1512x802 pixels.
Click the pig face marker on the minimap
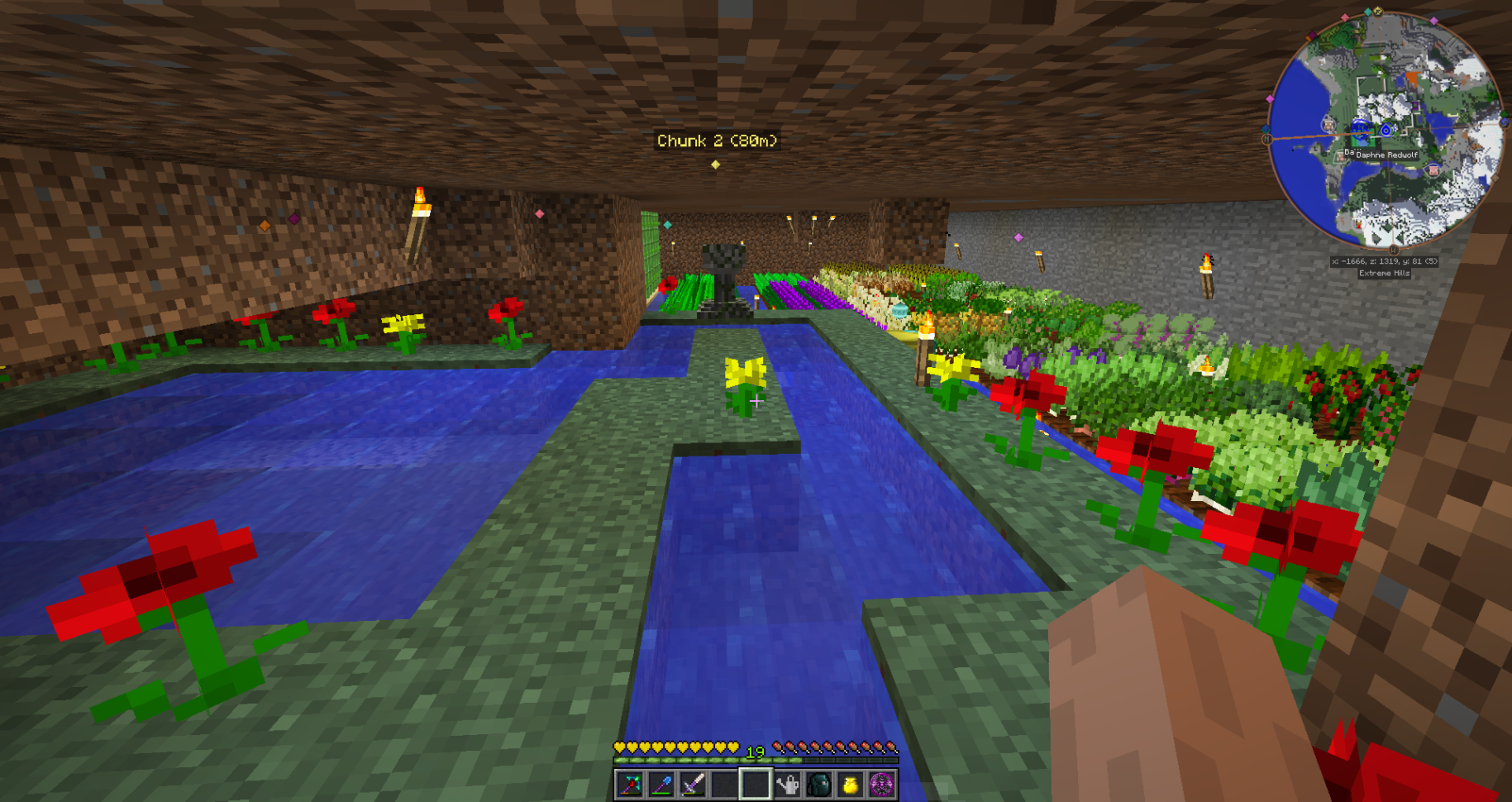(1433, 171)
